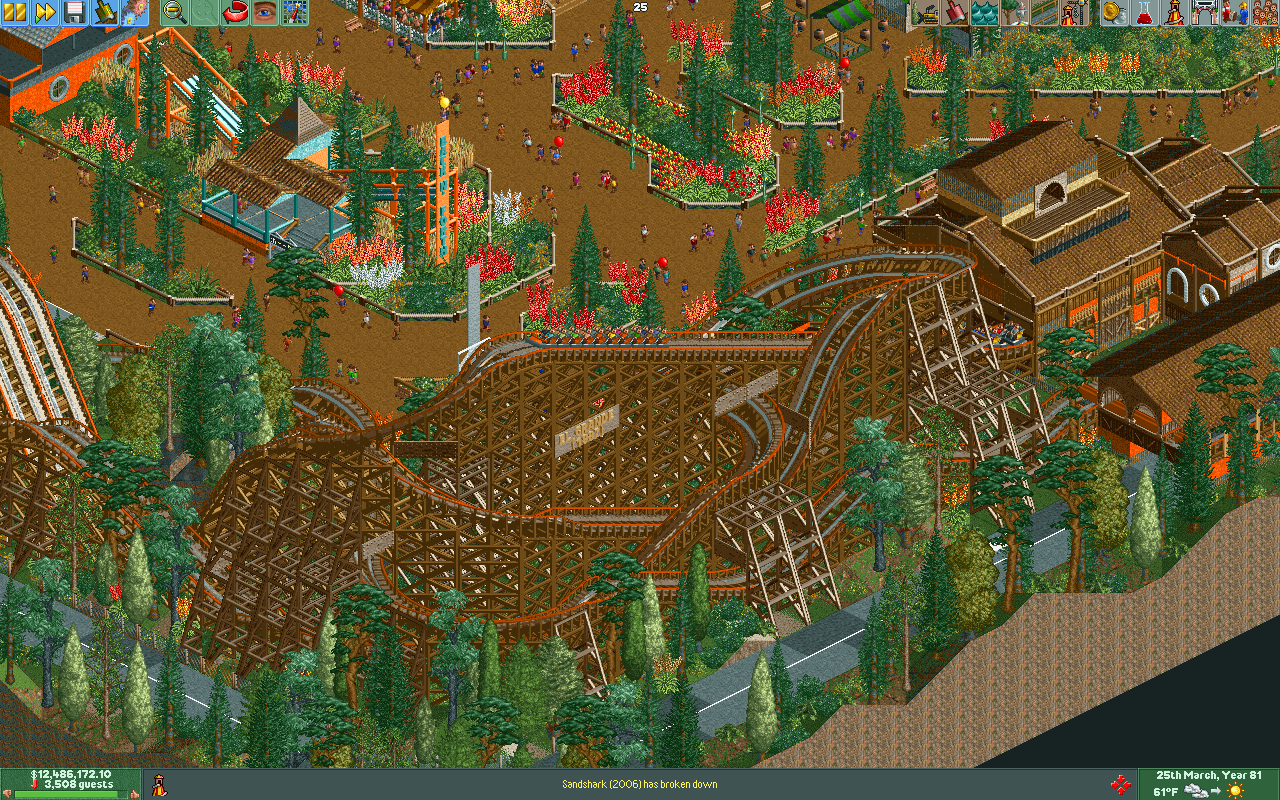Open the eye view options menu

(x=265, y=12)
